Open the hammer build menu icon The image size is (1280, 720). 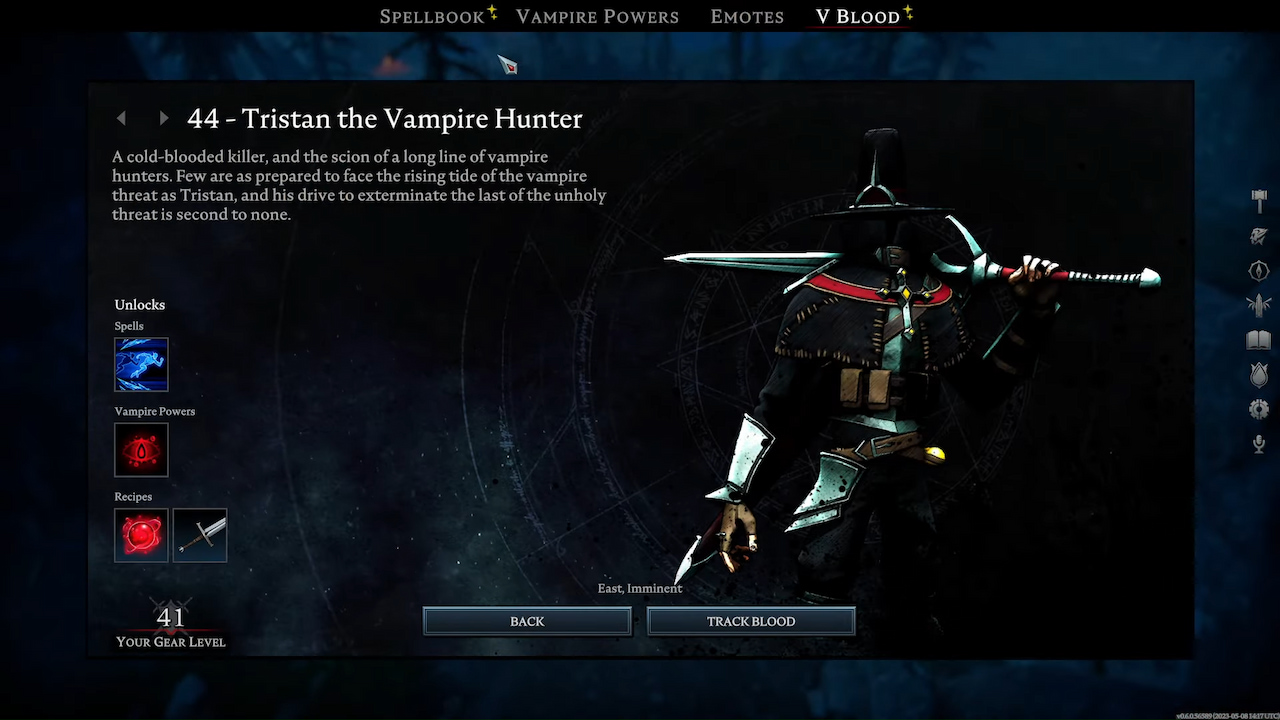tap(1259, 200)
